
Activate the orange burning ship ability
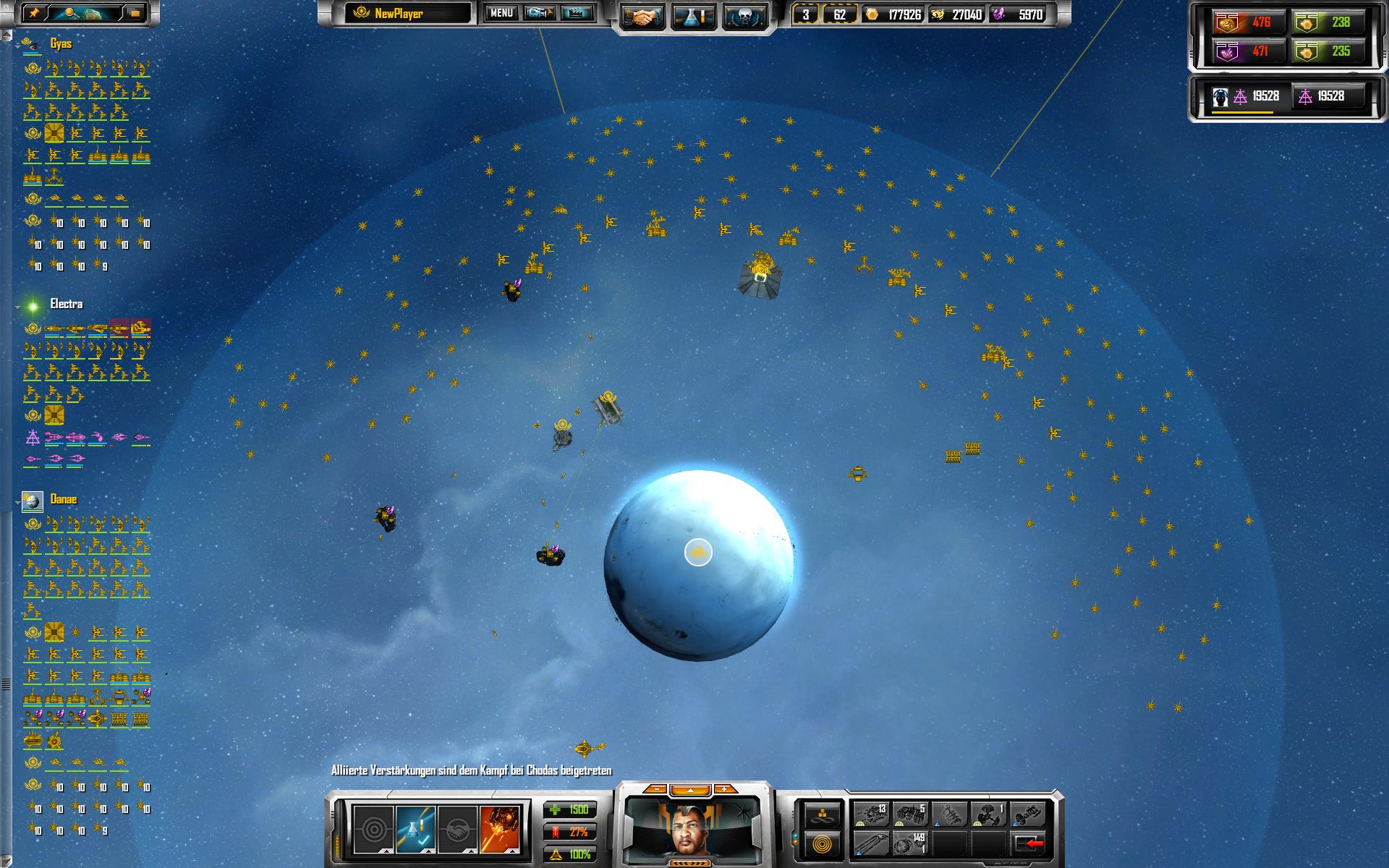(499, 828)
